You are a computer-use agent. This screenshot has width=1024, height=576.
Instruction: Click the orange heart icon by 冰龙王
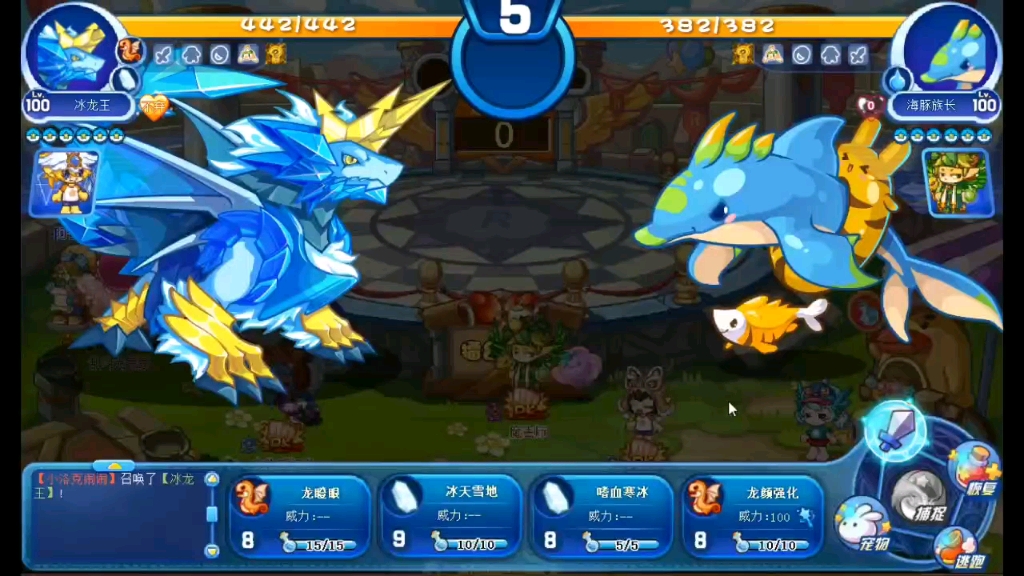(x=153, y=107)
